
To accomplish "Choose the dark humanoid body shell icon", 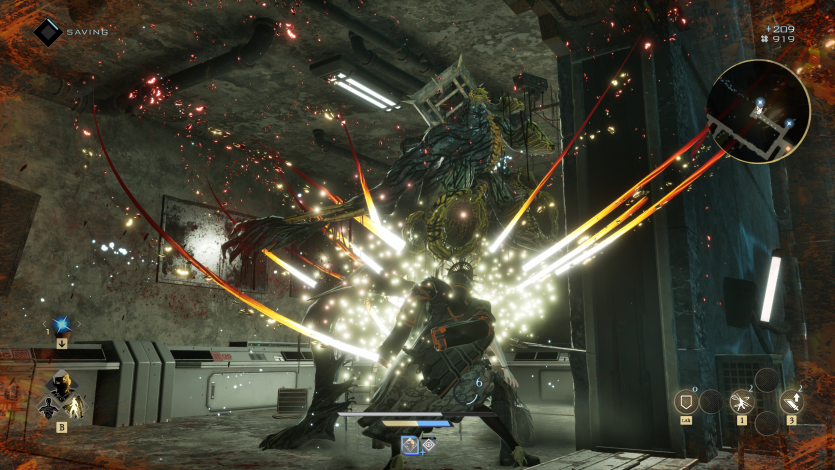I will click(47, 407).
